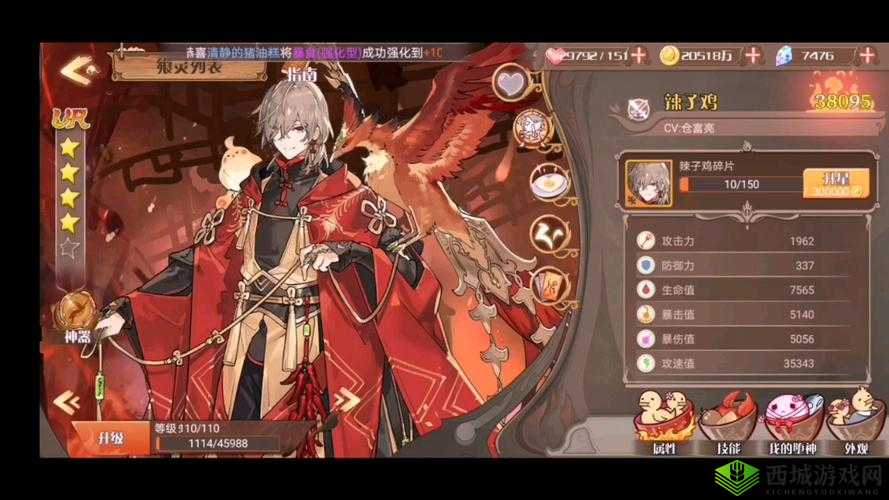
Task: Tap the heart favorite icon
Action: [515, 82]
